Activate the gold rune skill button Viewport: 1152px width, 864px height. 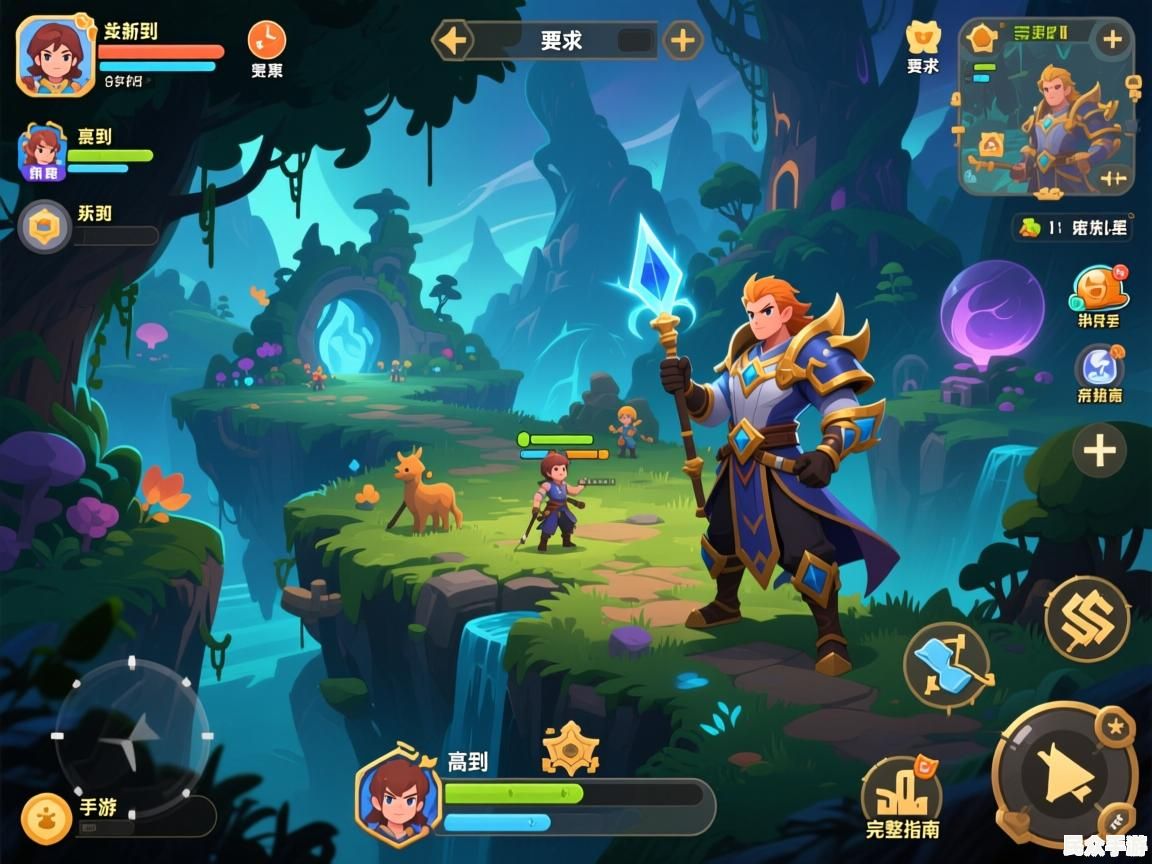tap(1087, 618)
